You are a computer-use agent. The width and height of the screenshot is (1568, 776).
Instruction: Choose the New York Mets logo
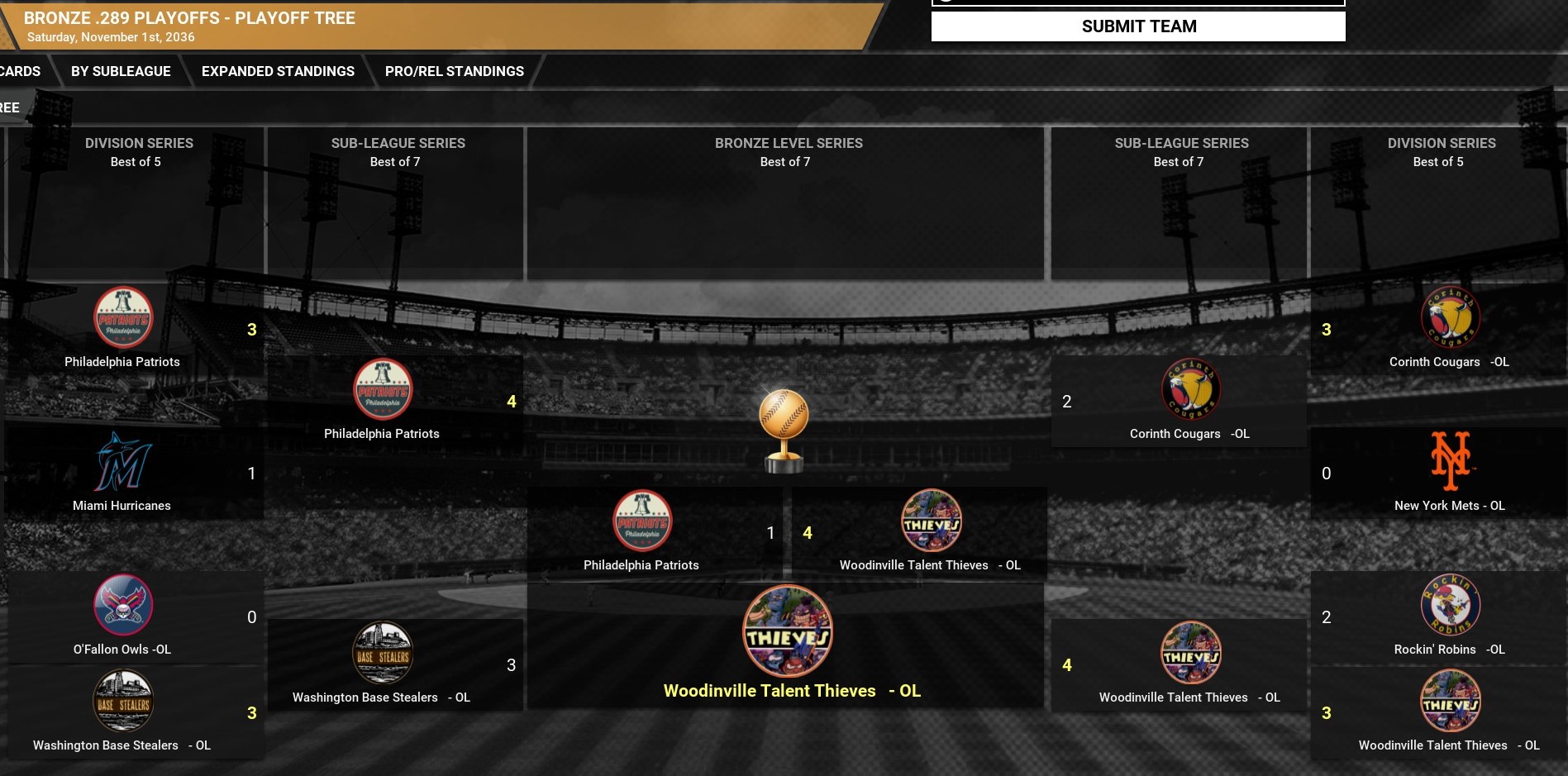pyautogui.click(x=1450, y=461)
